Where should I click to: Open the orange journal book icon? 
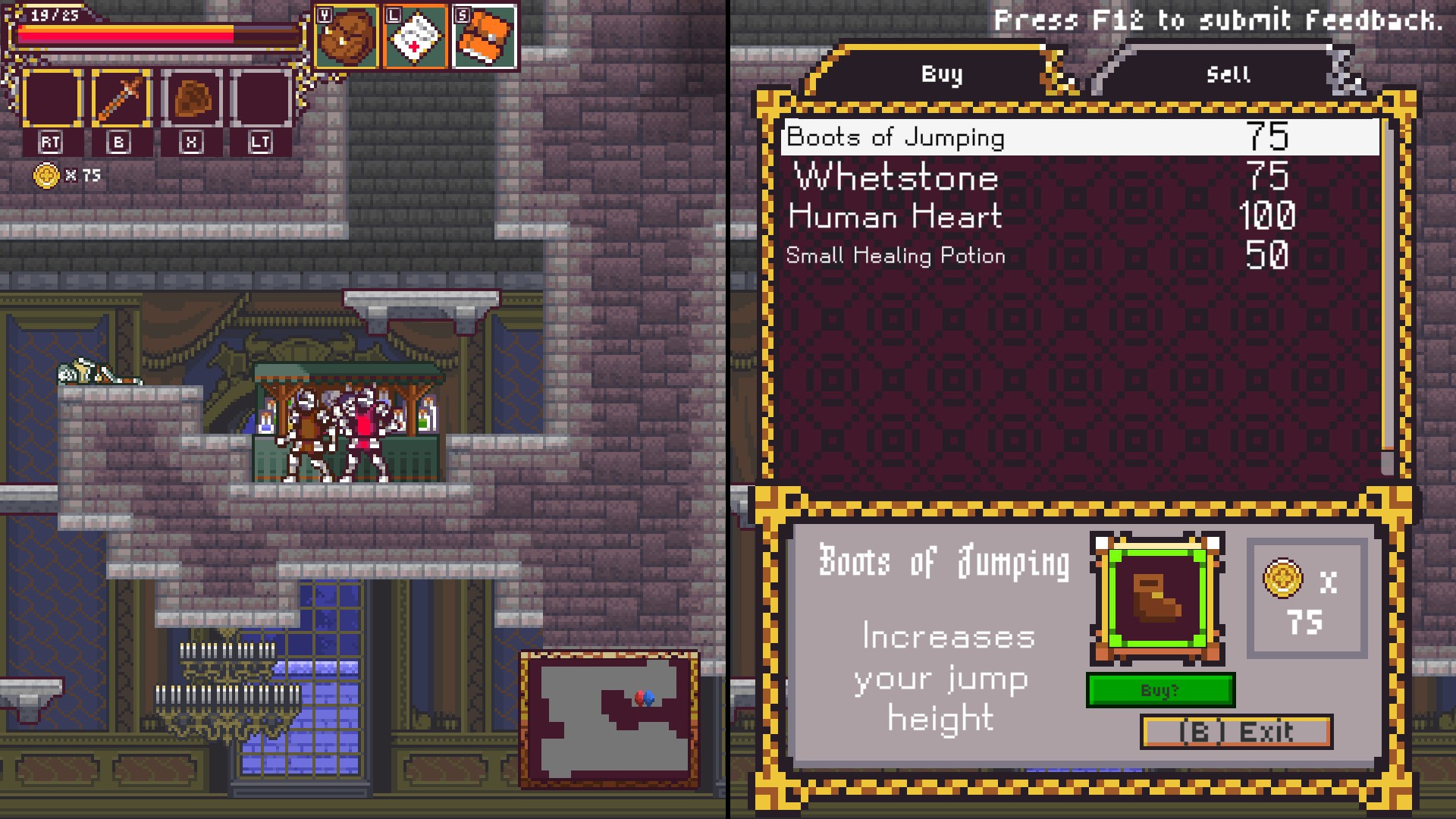point(485,36)
